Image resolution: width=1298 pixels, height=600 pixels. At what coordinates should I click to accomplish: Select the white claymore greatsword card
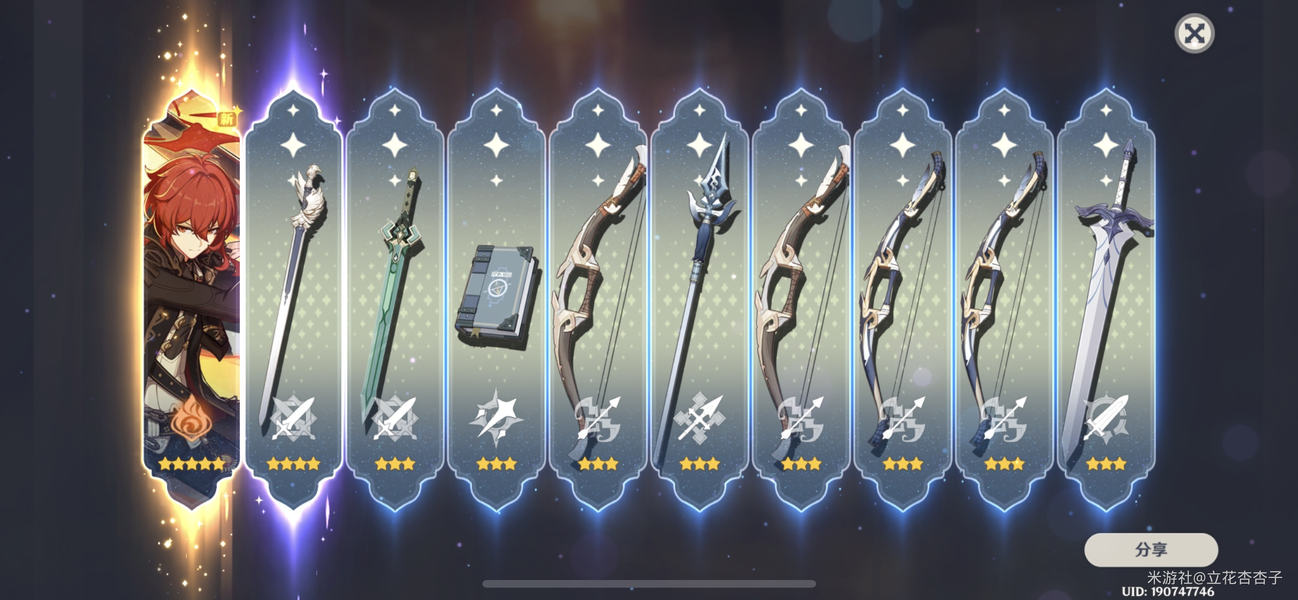1105,295
